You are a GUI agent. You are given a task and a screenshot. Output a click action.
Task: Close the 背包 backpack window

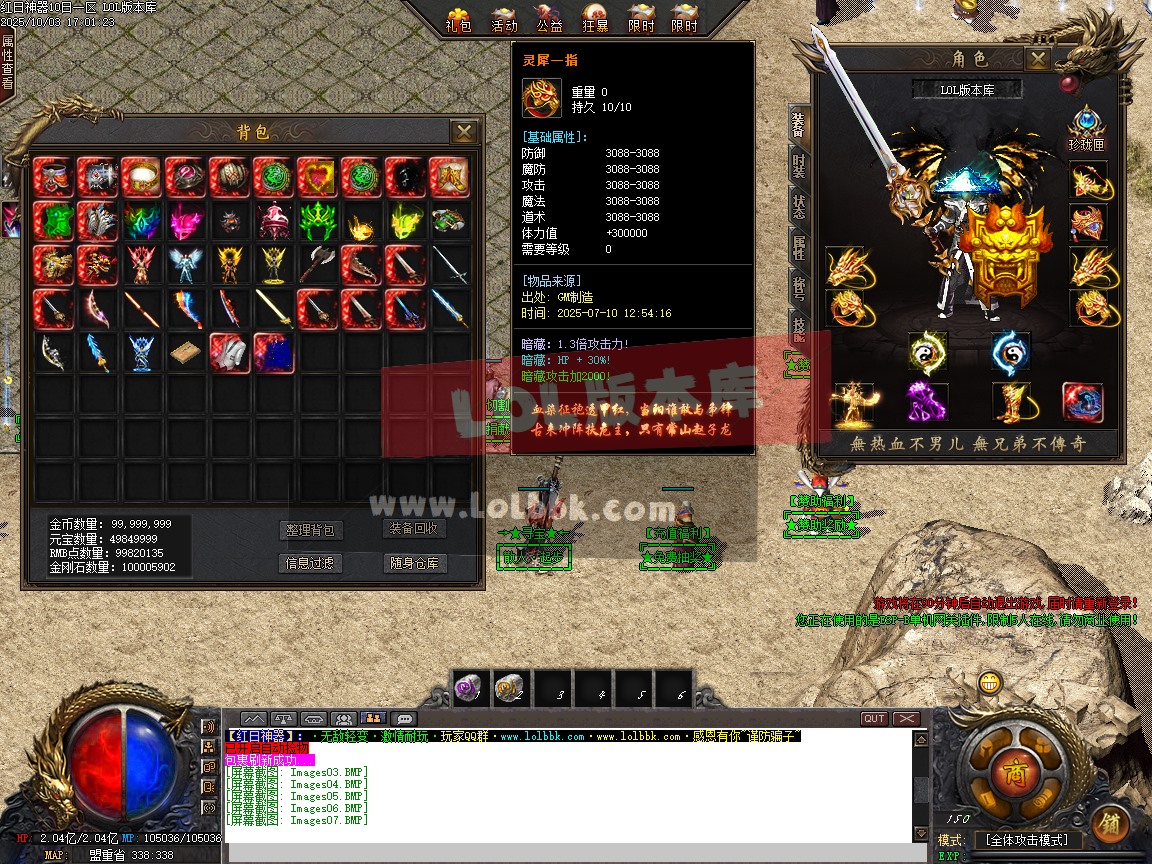click(463, 132)
